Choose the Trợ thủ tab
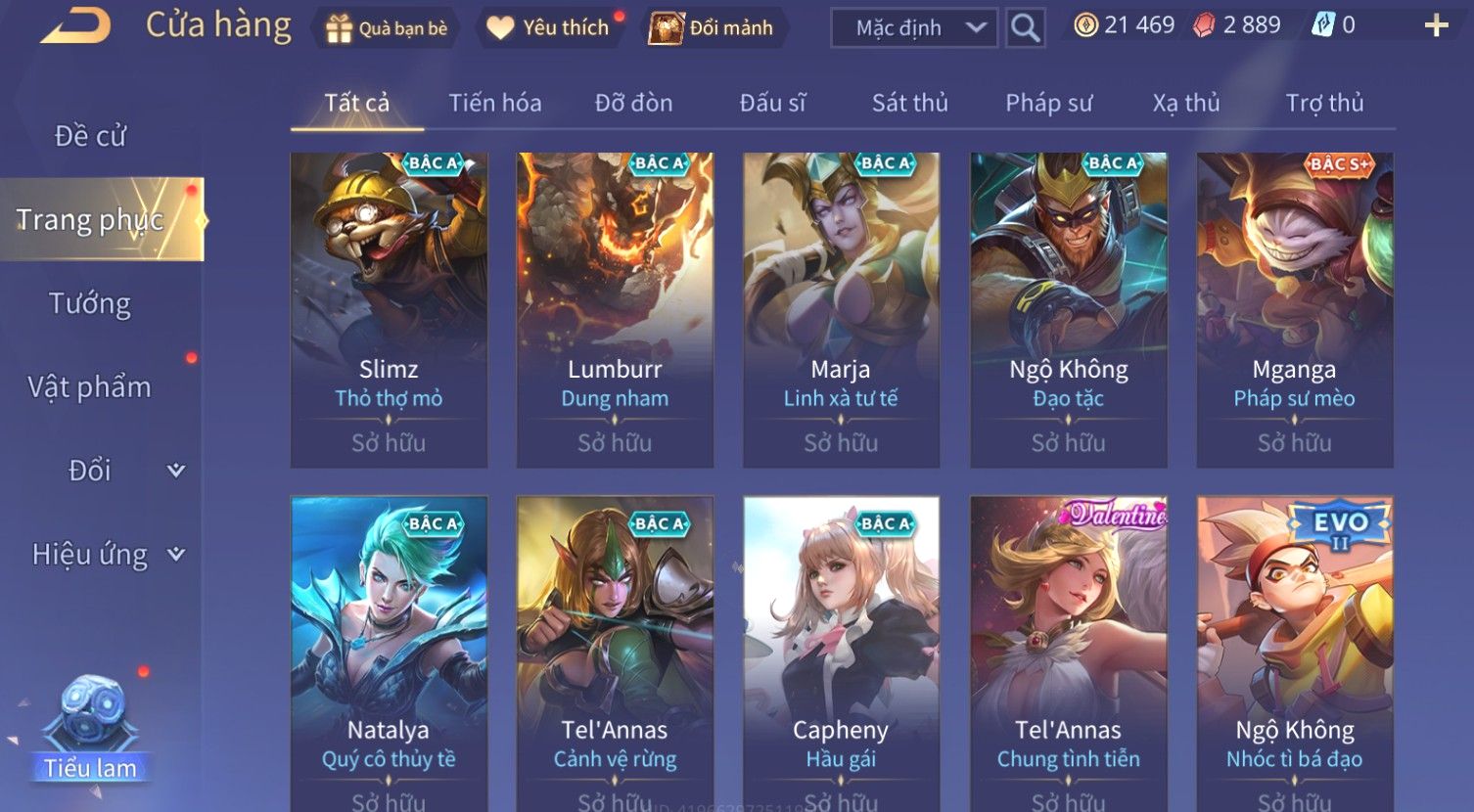1474x812 pixels. (1324, 103)
